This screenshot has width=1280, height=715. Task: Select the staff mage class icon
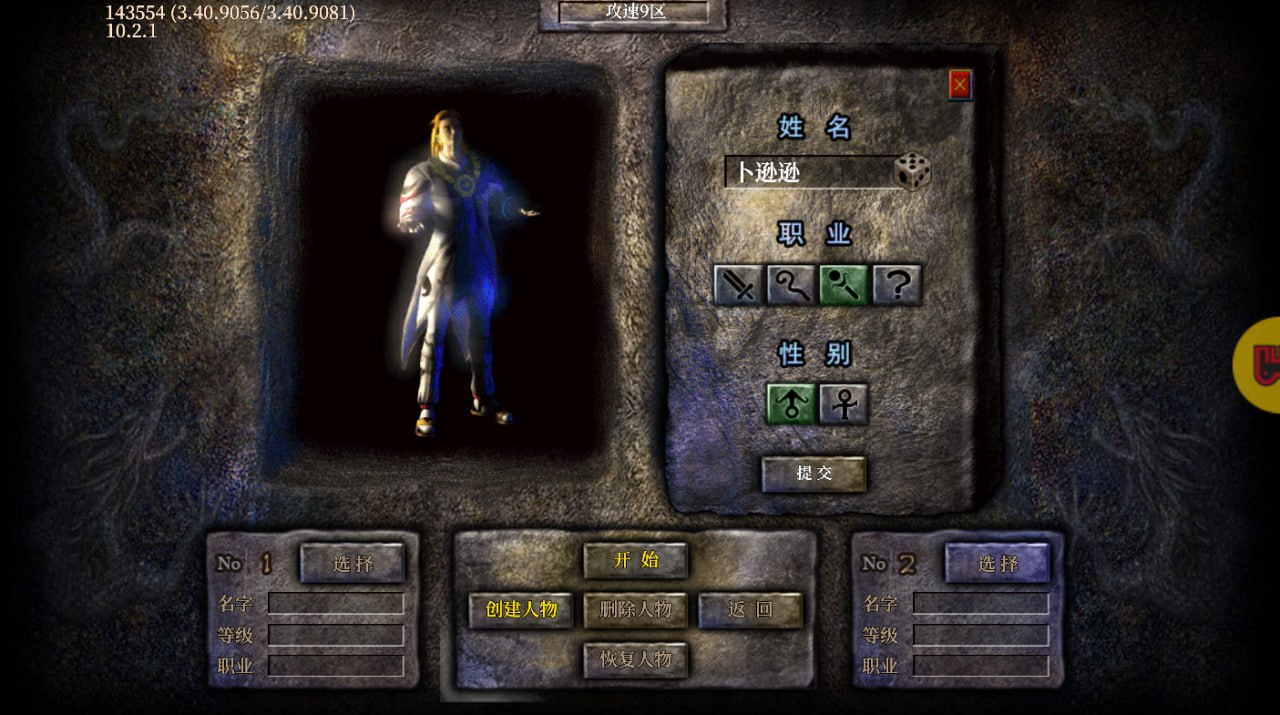coord(791,285)
